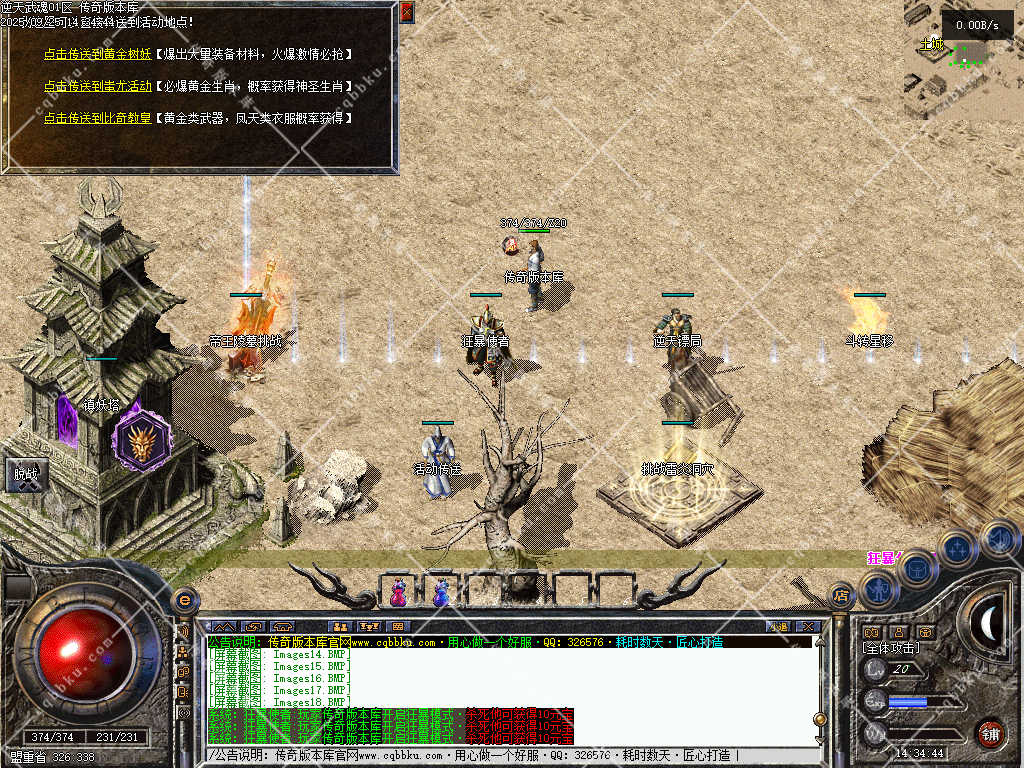Open the bag round button
The image size is (1024, 768).
click(x=916, y=568)
